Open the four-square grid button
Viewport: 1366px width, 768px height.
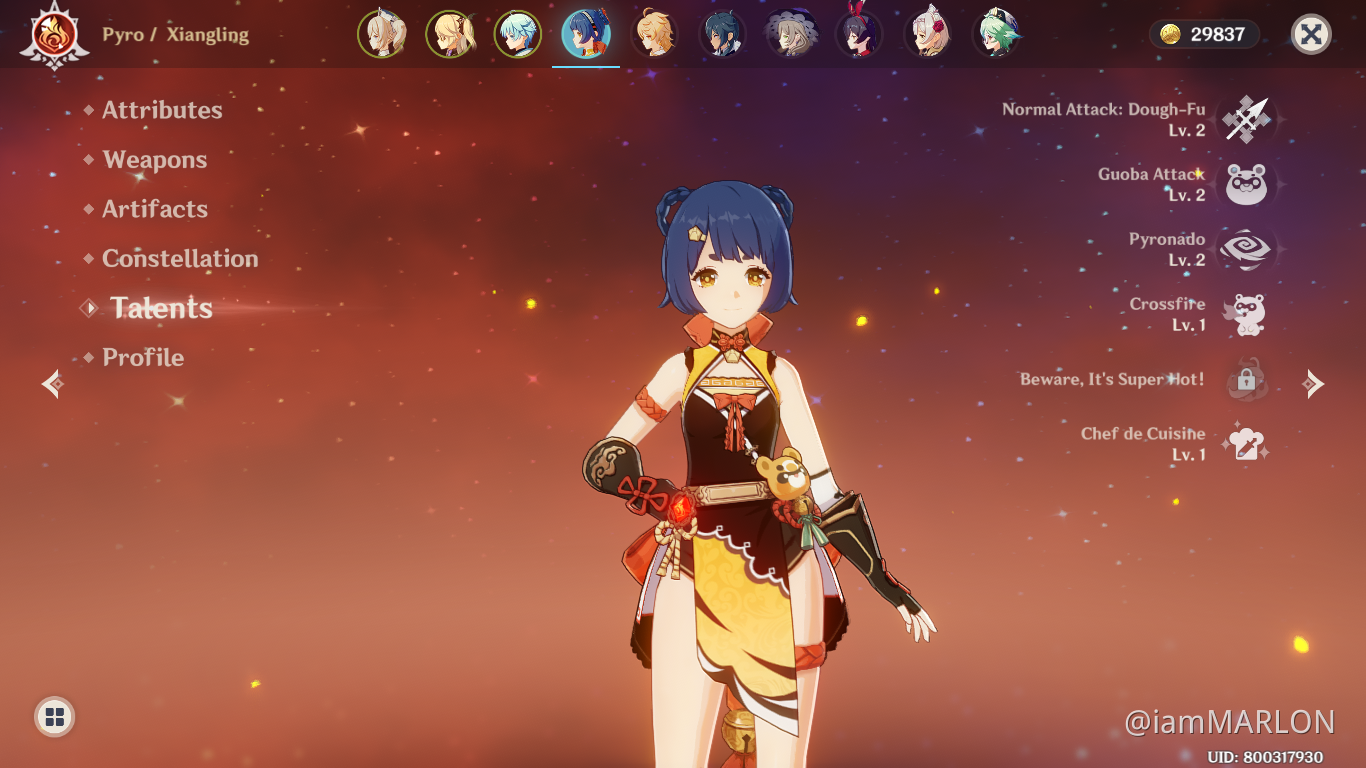point(55,716)
